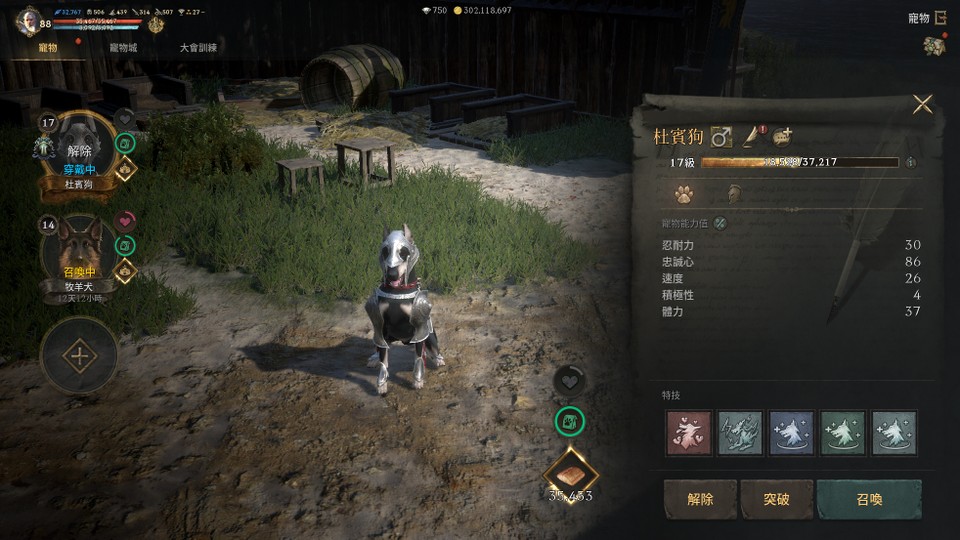
Task: Click the 解除 button in the pet panel
Action: click(x=700, y=499)
